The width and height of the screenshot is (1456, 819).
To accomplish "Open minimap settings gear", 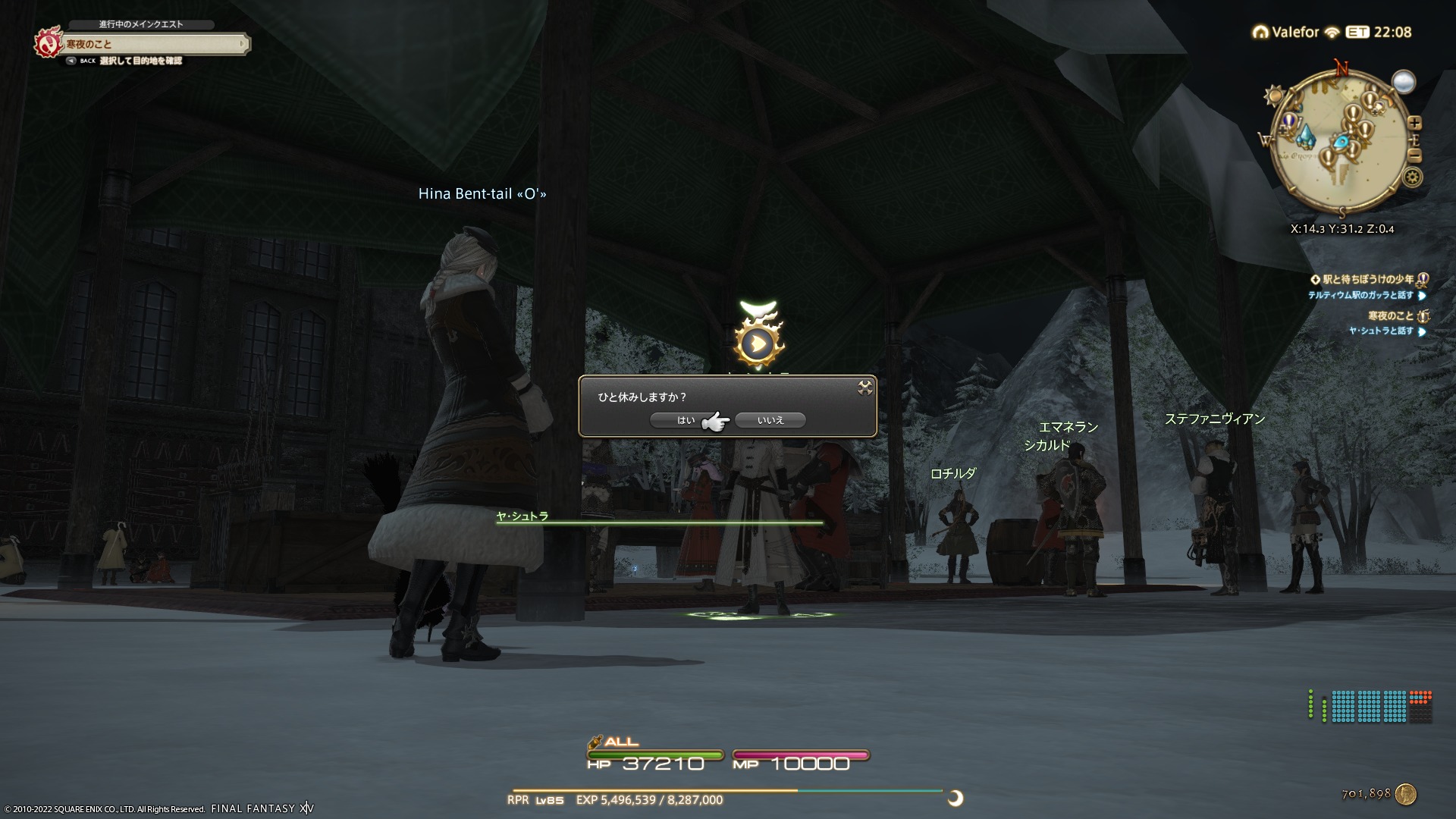I will click(1412, 177).
